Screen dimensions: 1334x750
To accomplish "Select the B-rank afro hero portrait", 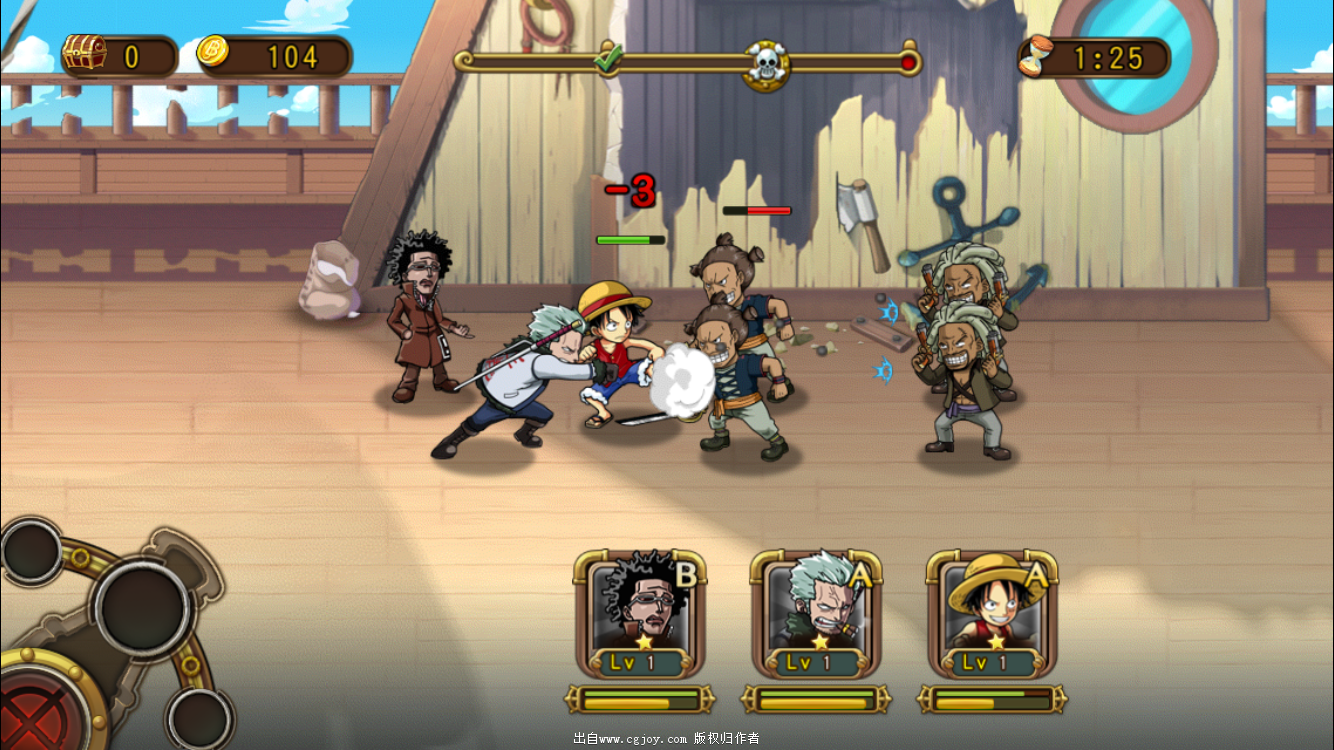I will (640, 612).
